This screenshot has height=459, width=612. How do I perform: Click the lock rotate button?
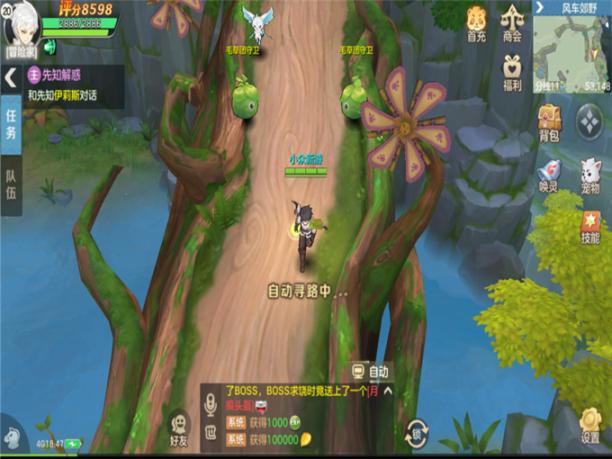416,434
